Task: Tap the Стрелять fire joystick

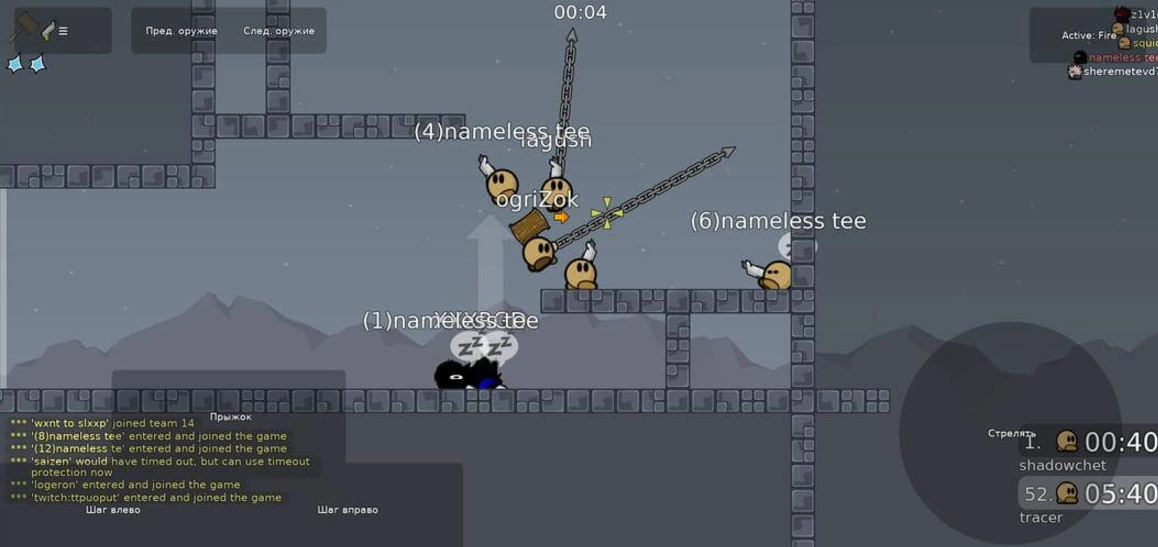Action: (x=1011, y=433)
